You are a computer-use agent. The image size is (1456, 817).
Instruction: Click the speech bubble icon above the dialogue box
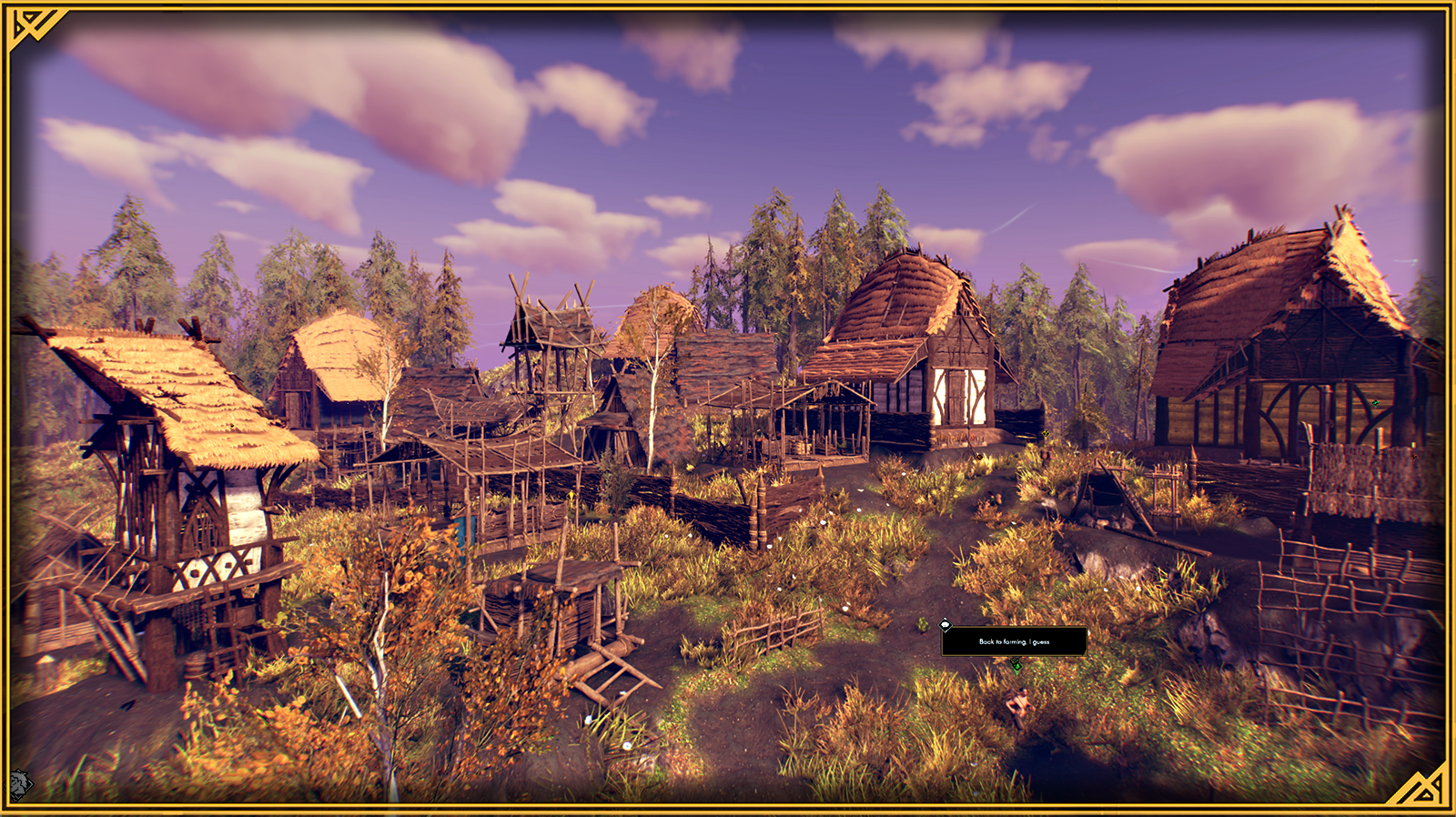point(945,625)
